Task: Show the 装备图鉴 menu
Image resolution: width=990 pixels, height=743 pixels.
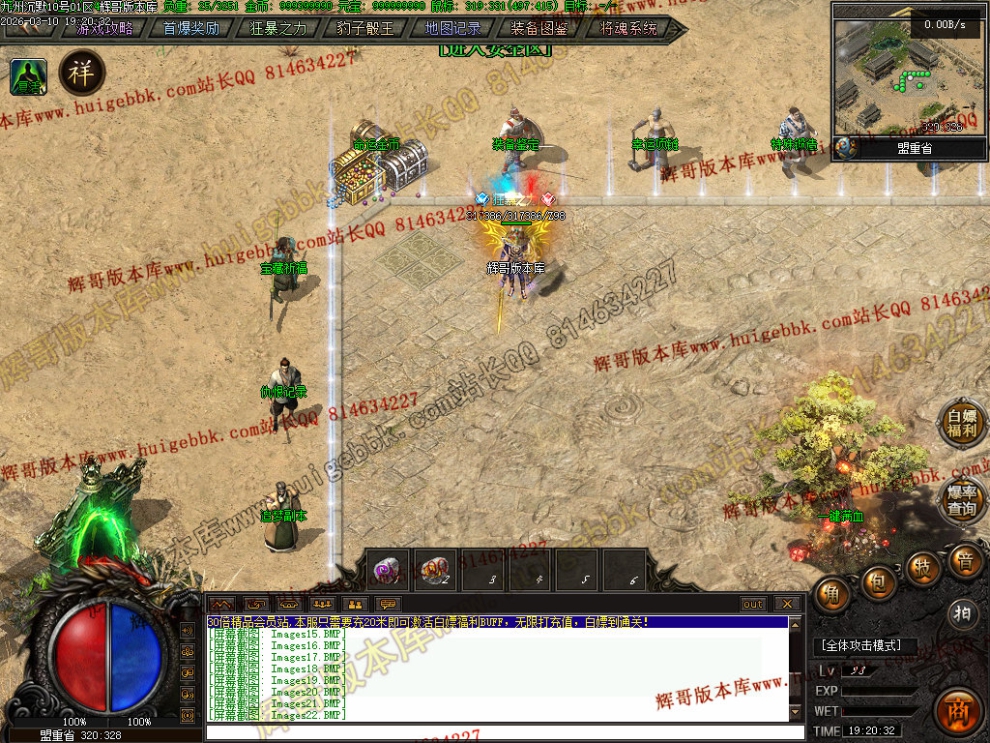Action: coord(539,29)
